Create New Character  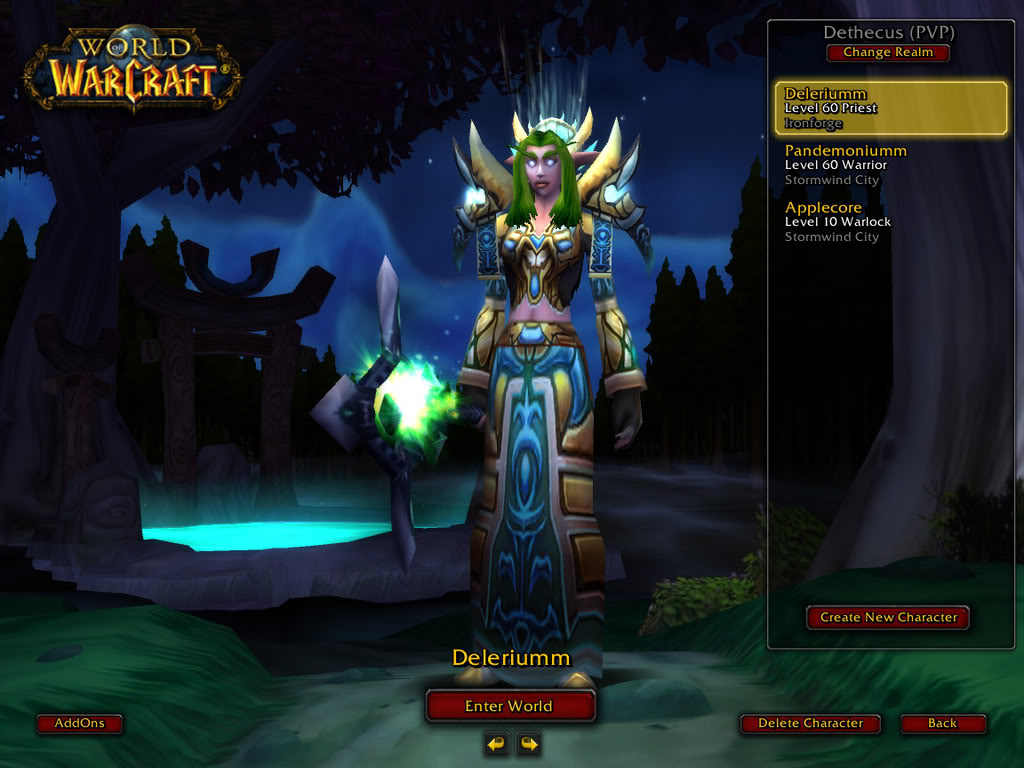coord(888,617)
